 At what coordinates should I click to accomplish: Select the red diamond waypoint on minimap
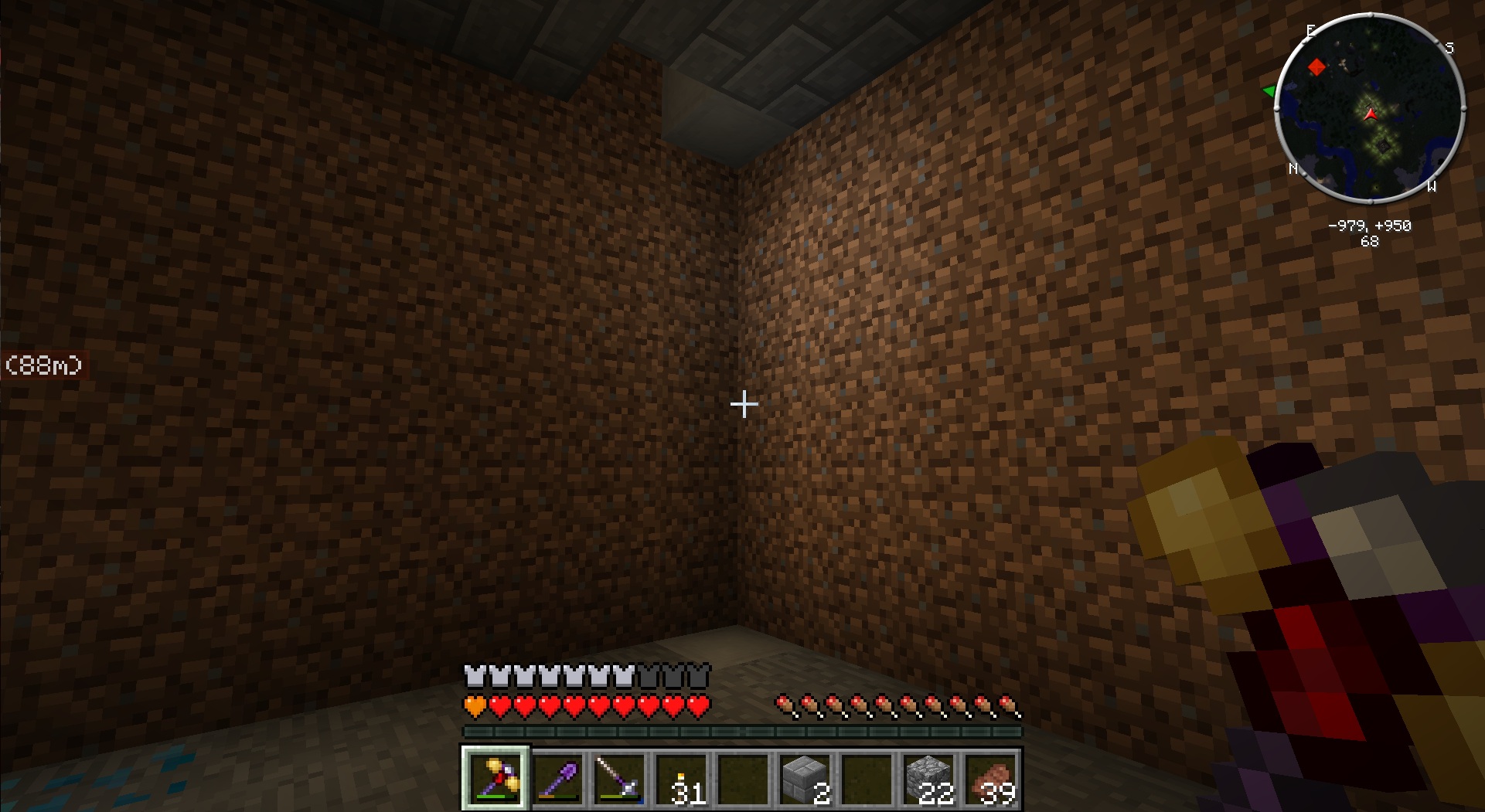click(1316, 67)
